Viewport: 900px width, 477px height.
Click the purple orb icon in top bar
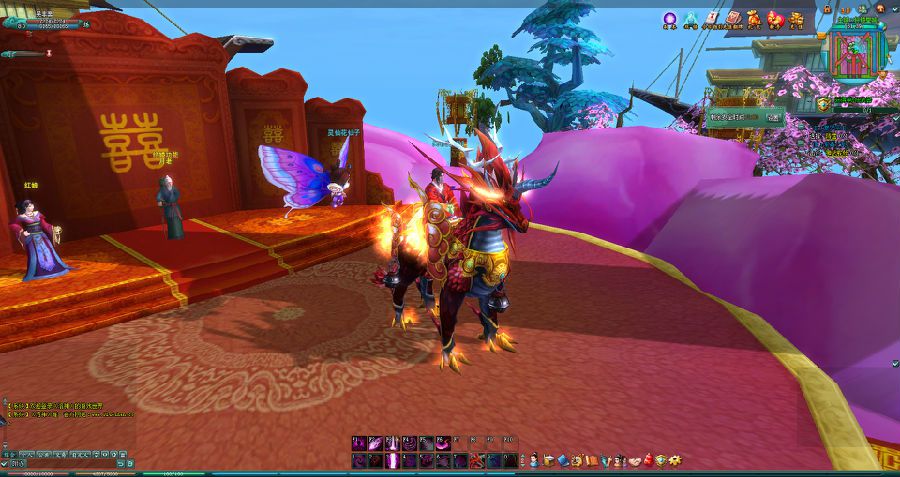(670, 18)
